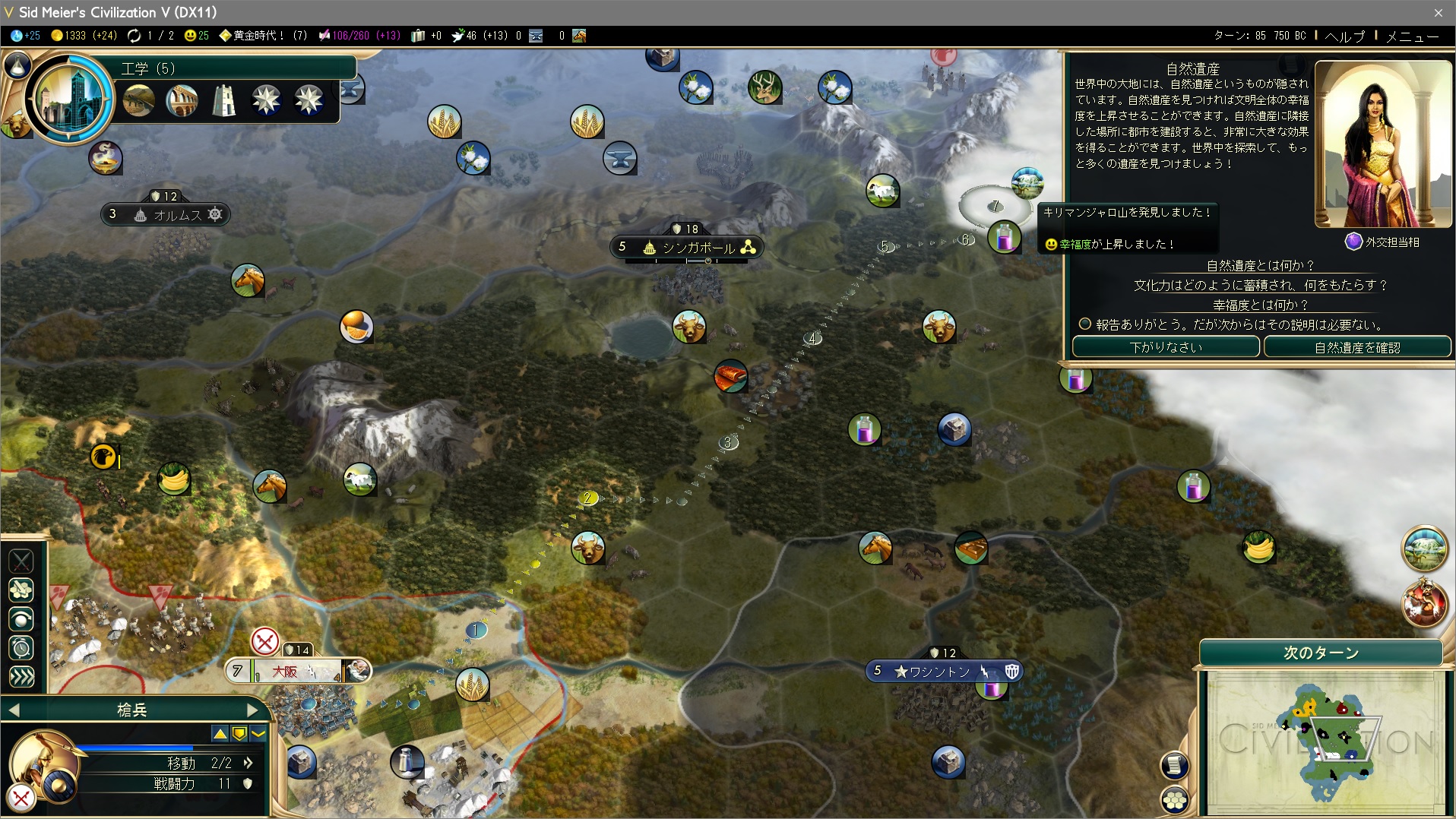
Task: Activate the alarm clock sleep action
Action: pos(21,648)
